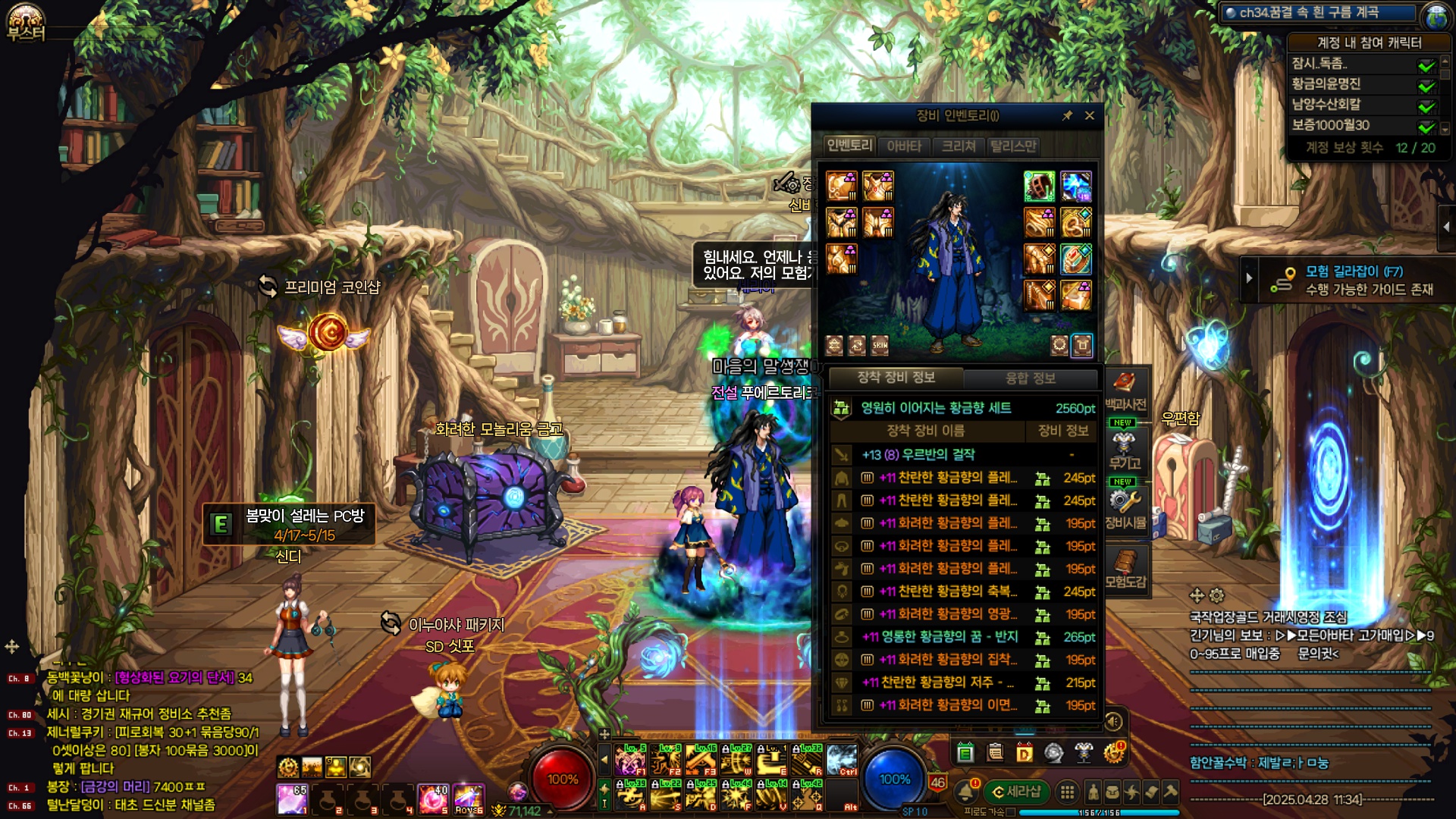Open the 장비시뮬 equipment simulator

pyautogui.click(x=1125, y=508)
